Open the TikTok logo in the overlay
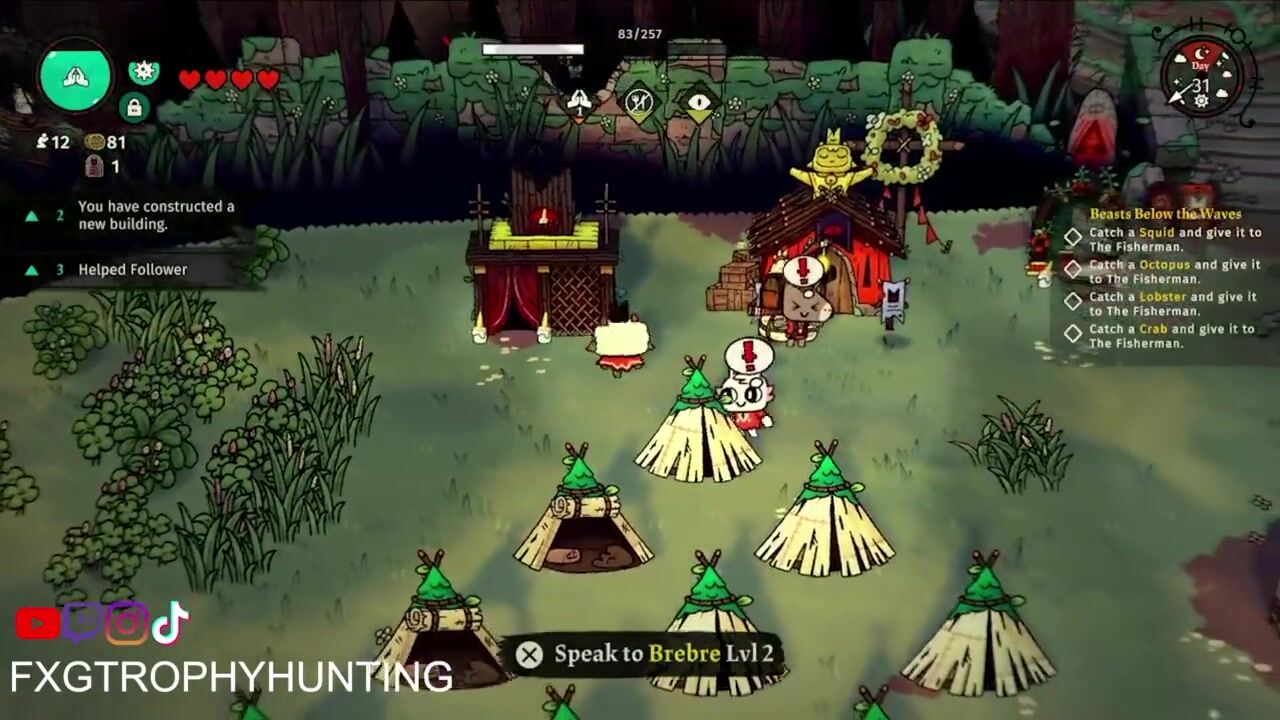Viewport: 1280px width, 720px height. (x=170, y=623)
